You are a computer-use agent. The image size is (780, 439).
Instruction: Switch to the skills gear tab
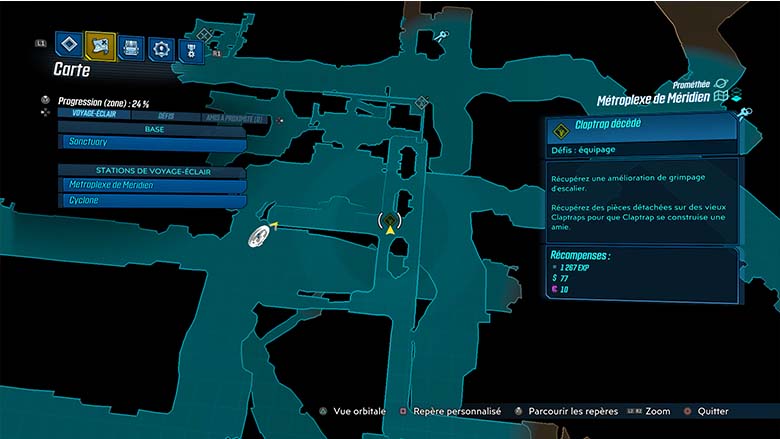coord(160,47)
